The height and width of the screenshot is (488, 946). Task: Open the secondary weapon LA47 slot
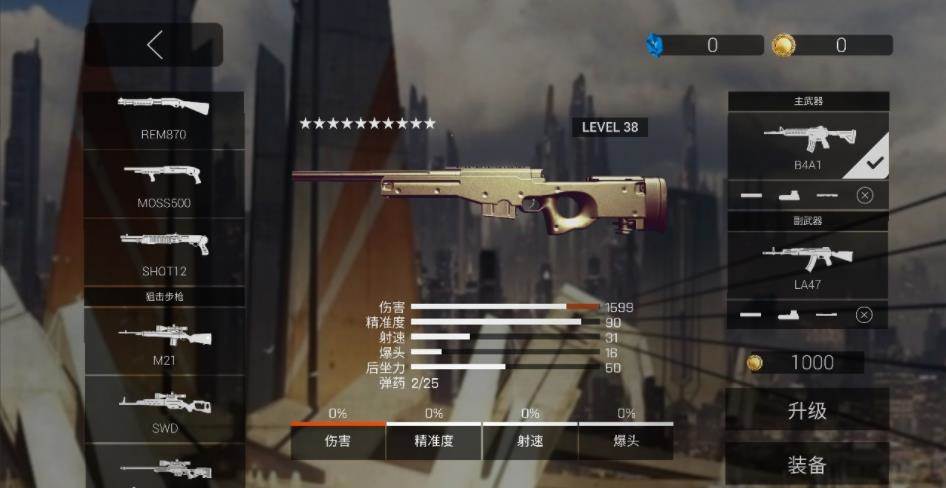pos(807,265)
